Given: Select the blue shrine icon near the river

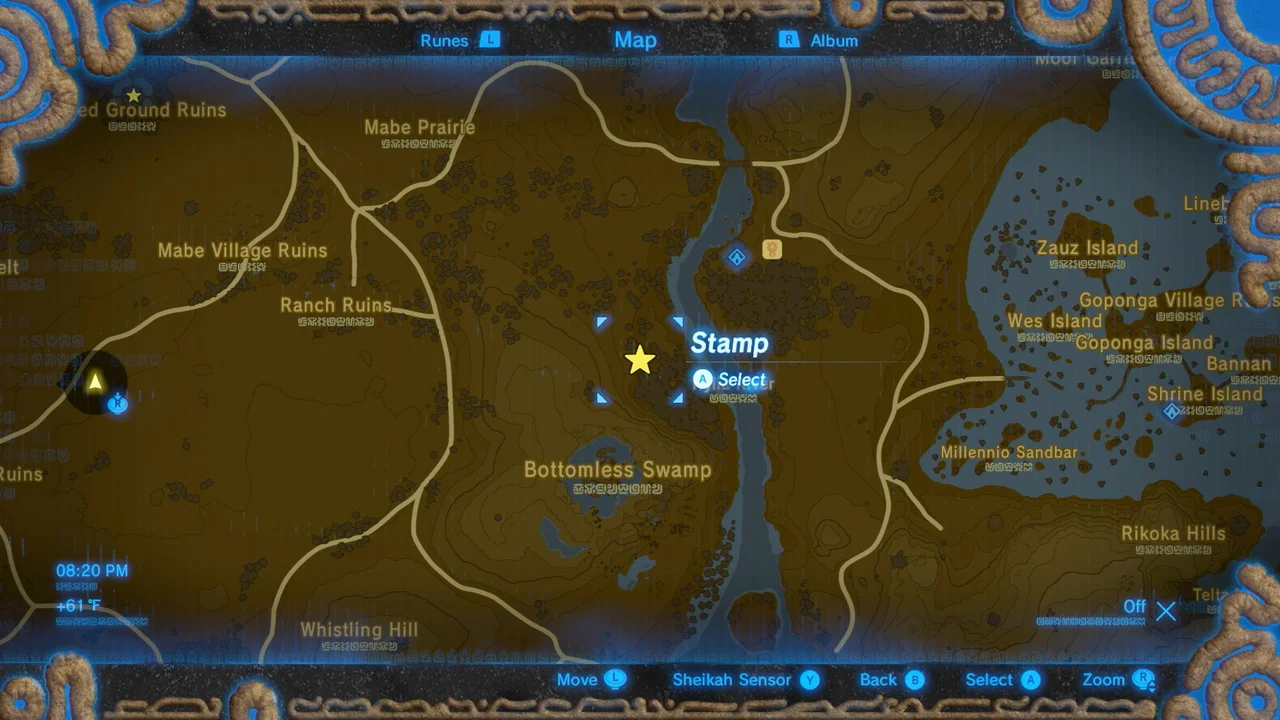Looking at the screenshot, I should click(736, 257).
